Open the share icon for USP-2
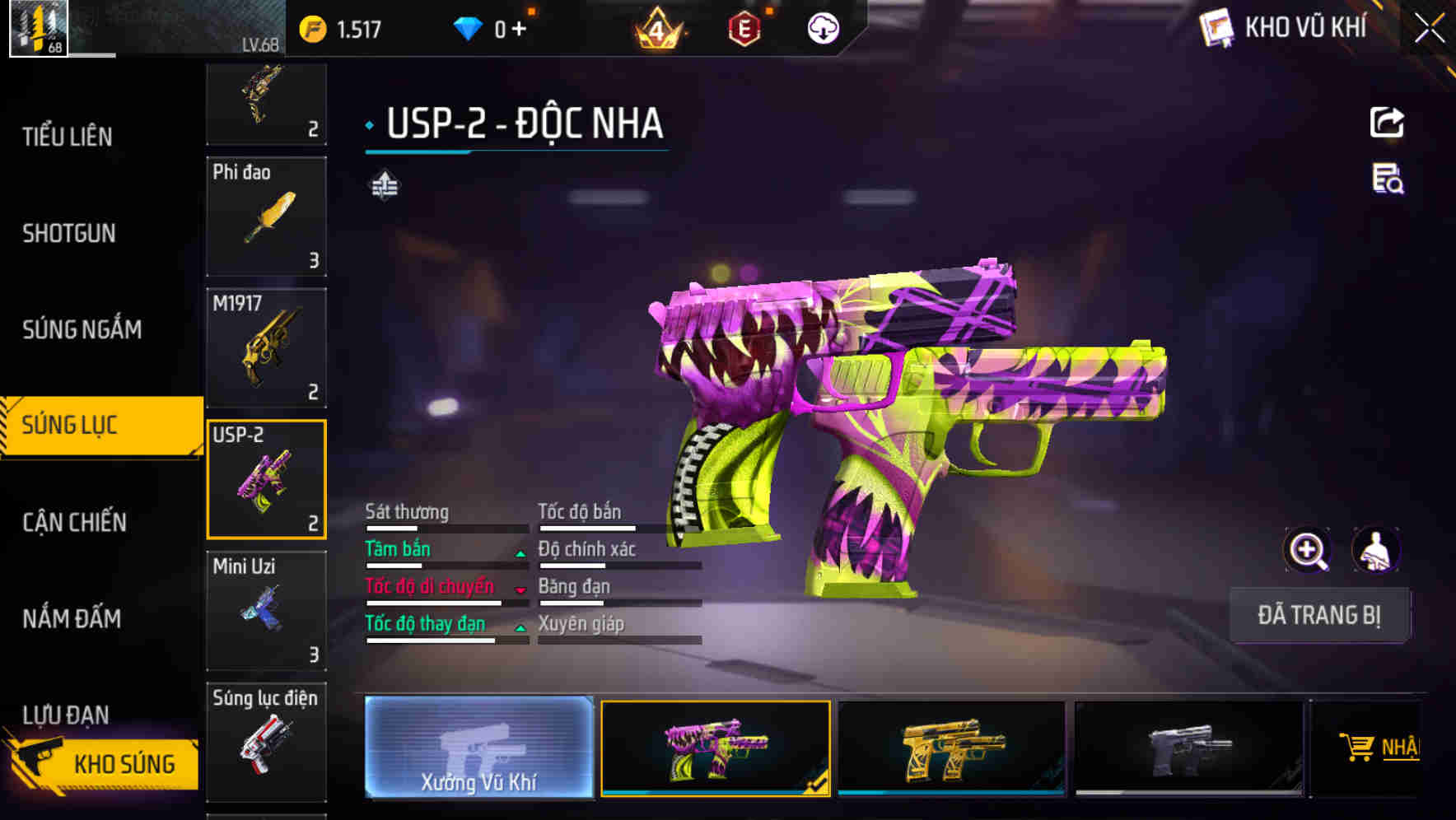This screenshot has height=820, width=1456. click(x=1386, y=122)
